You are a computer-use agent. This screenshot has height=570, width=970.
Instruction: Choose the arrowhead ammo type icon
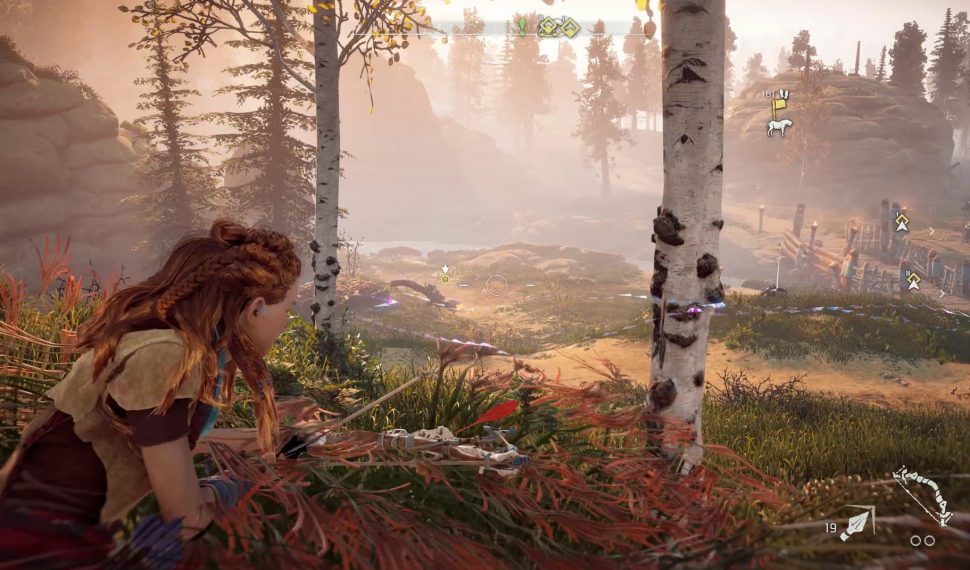[856, 524]
